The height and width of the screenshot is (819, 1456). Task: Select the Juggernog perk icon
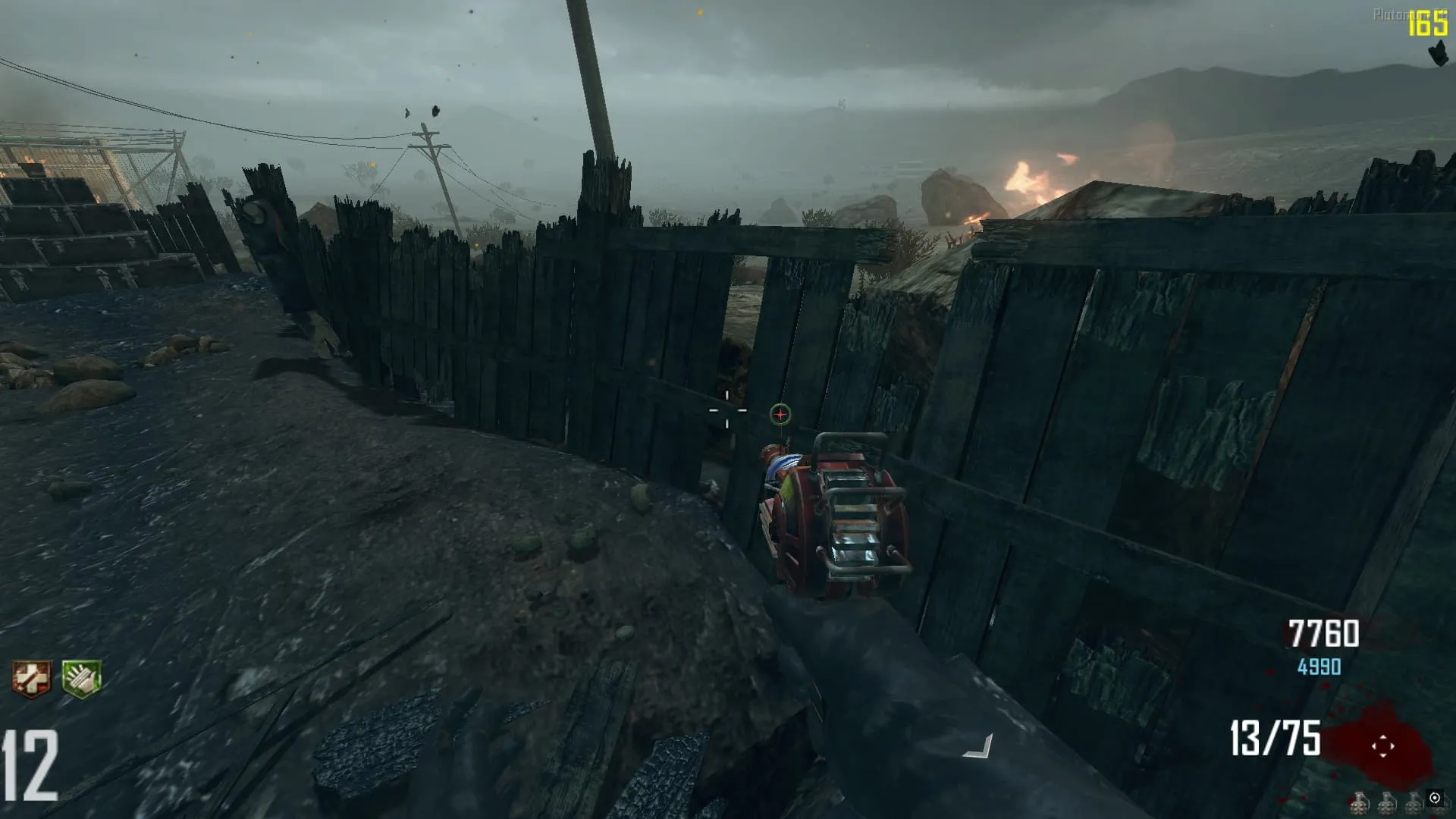tap(31, 678)
